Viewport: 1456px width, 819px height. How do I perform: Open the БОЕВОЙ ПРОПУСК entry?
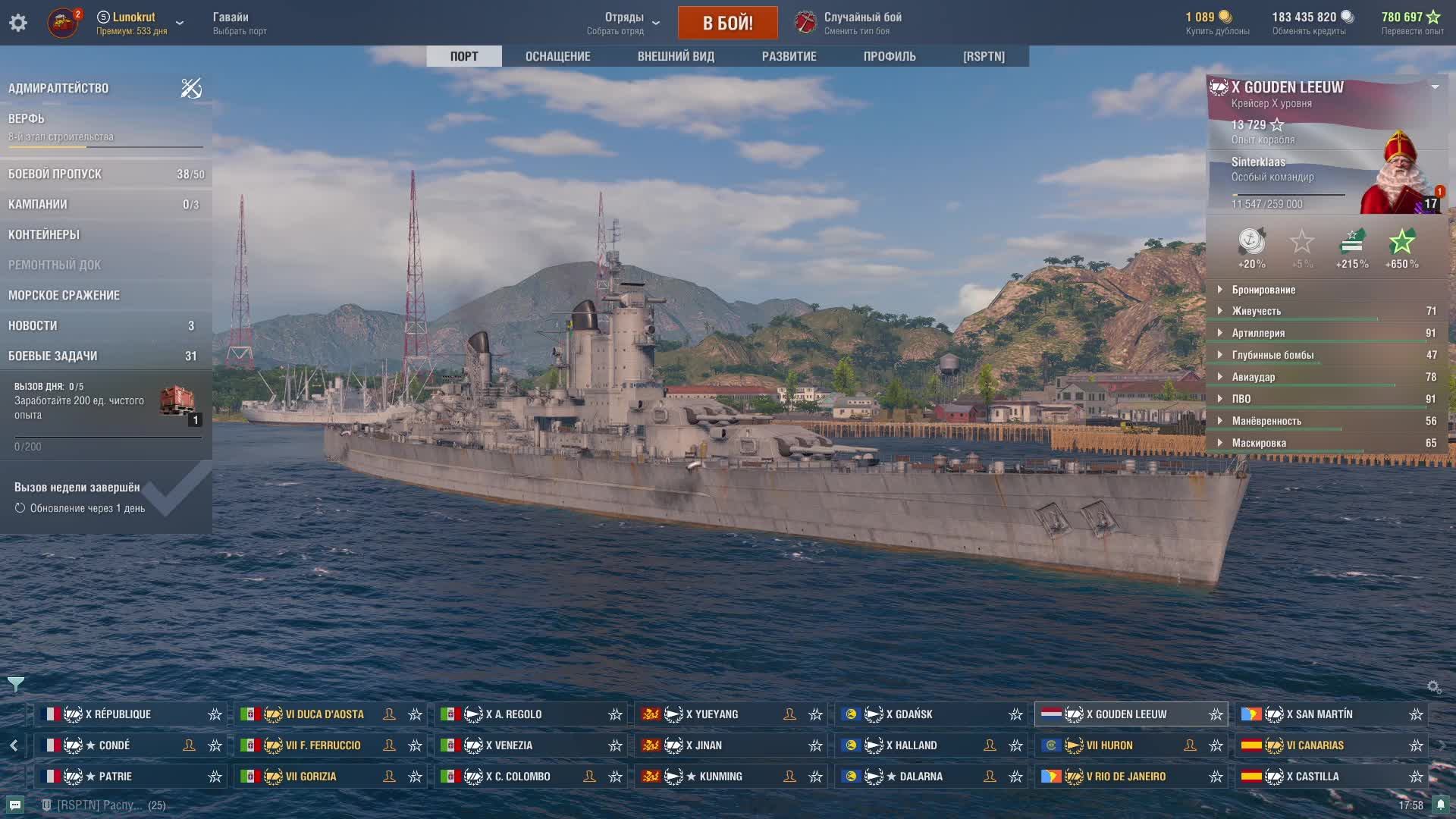(55, 174)
